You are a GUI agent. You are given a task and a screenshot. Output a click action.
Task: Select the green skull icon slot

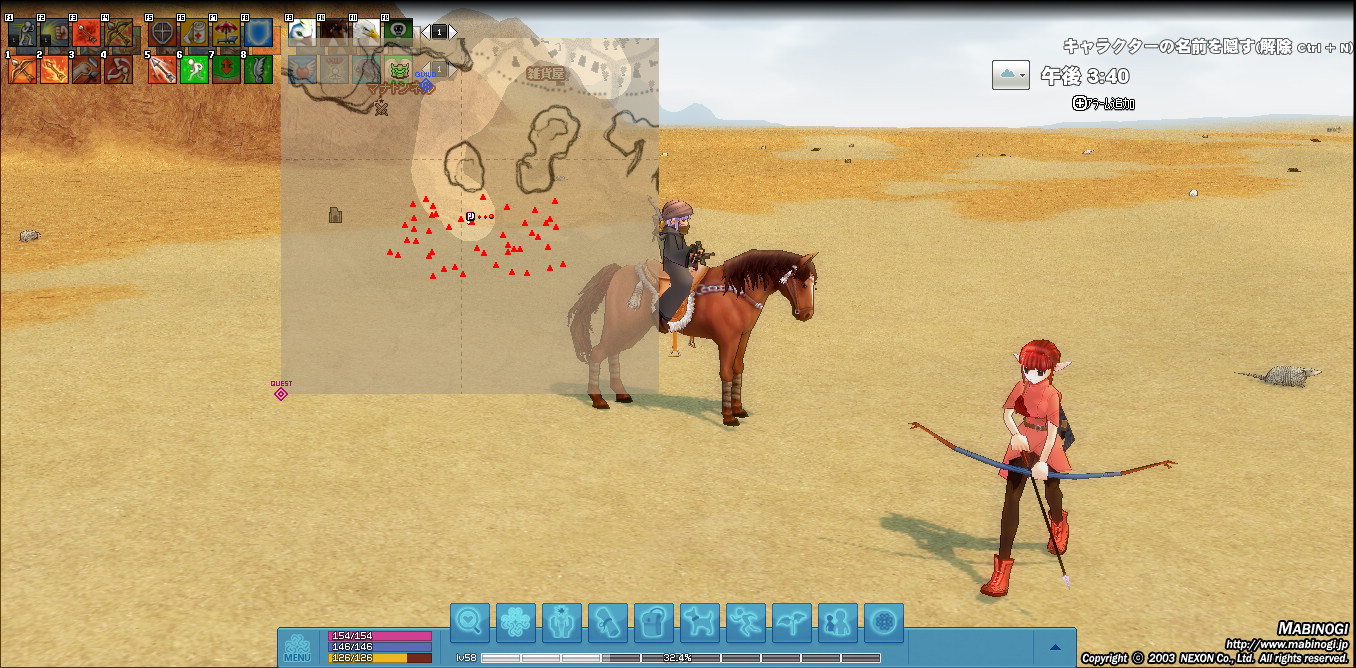click(x=398, y=30)
